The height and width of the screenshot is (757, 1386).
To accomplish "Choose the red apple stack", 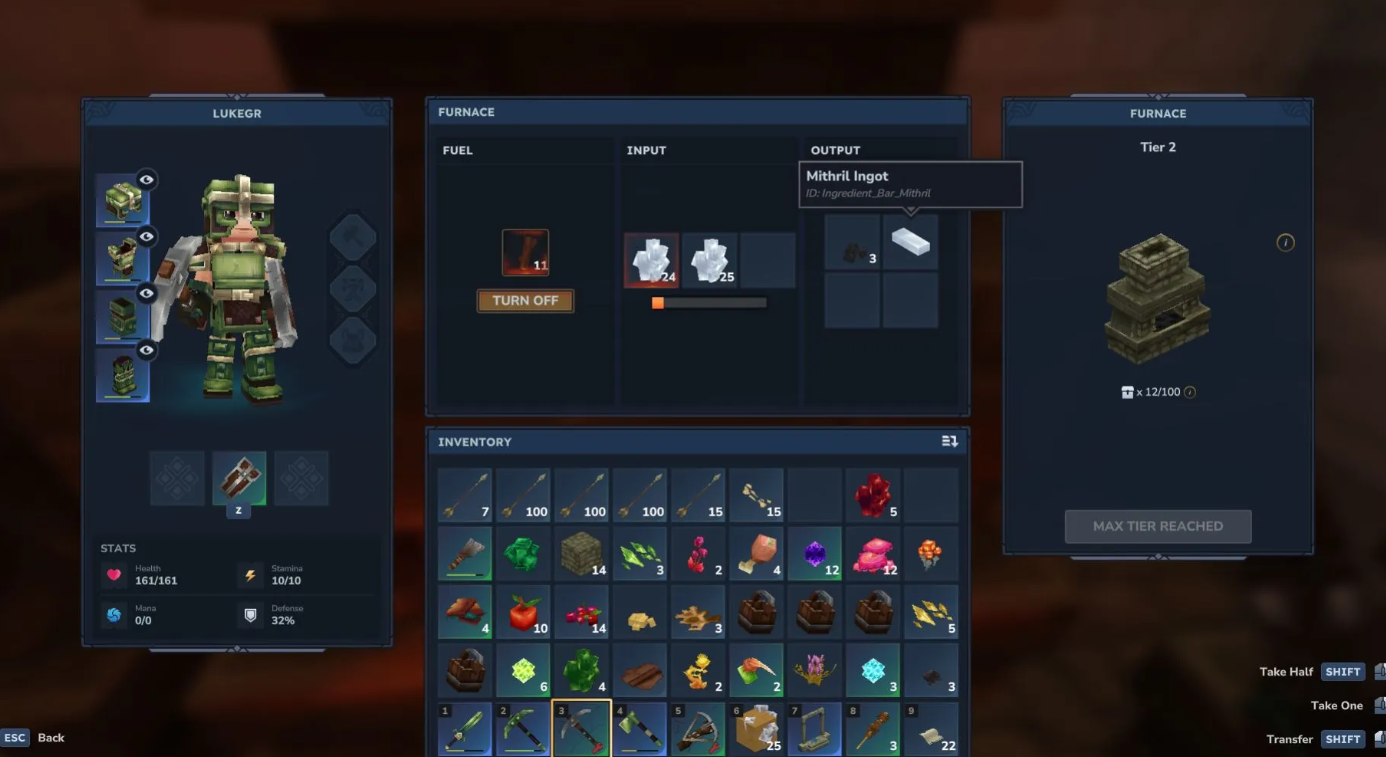I will click(x=523, y=612).
